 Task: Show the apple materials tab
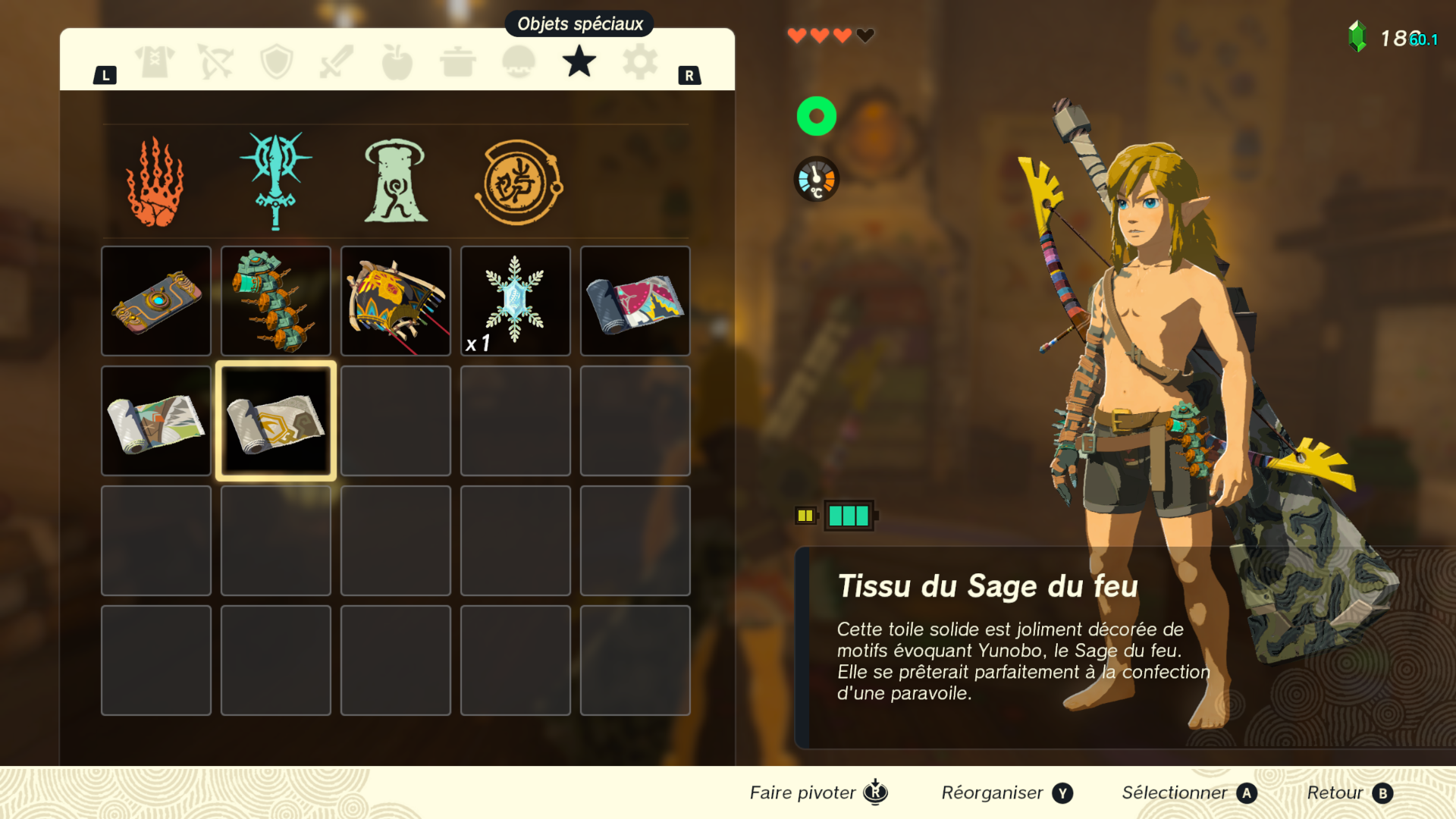pyautogui.click(x=397, y=62)
